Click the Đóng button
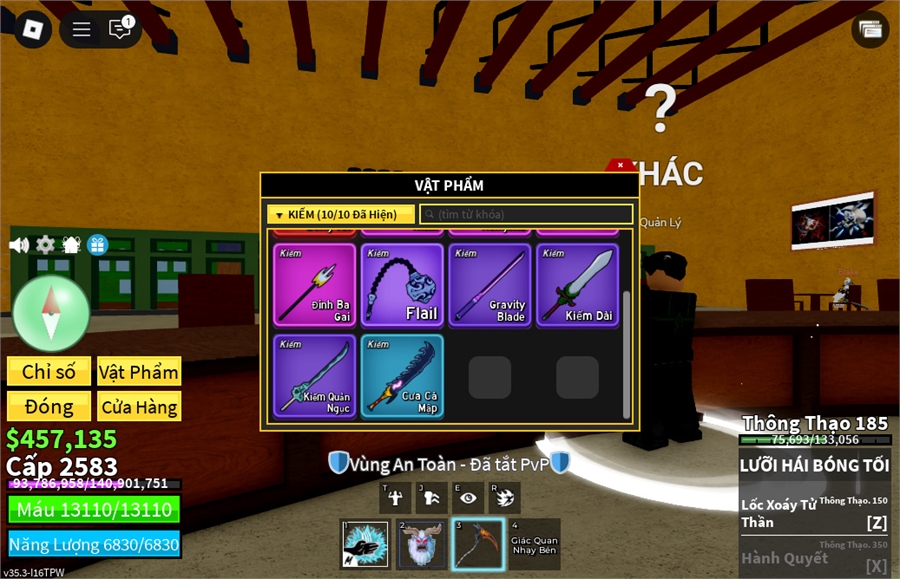 [x=49, y=406]
